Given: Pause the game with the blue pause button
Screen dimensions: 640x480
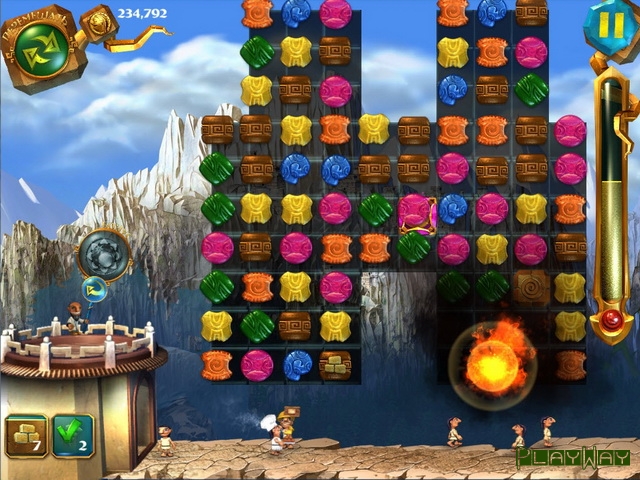Looking at the screenshot, I should click(603, 24).
